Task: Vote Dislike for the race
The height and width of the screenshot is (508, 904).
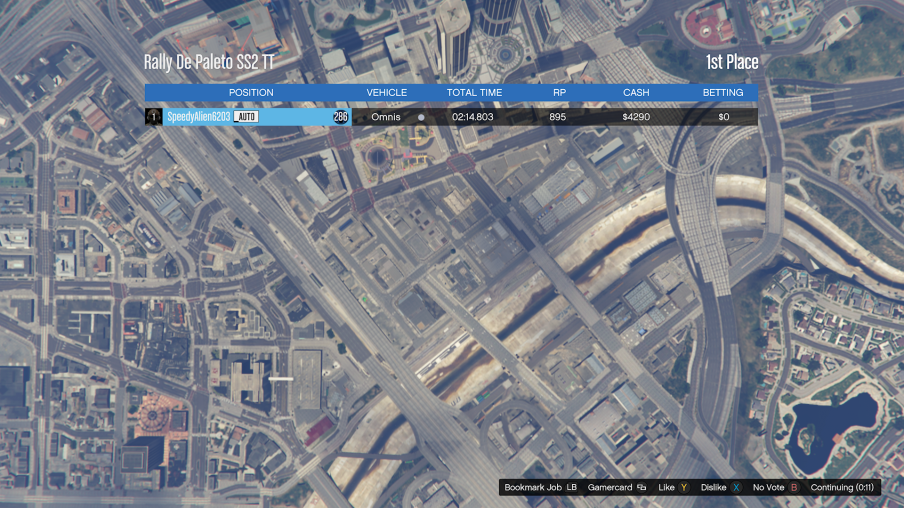Action: (721, 488)
